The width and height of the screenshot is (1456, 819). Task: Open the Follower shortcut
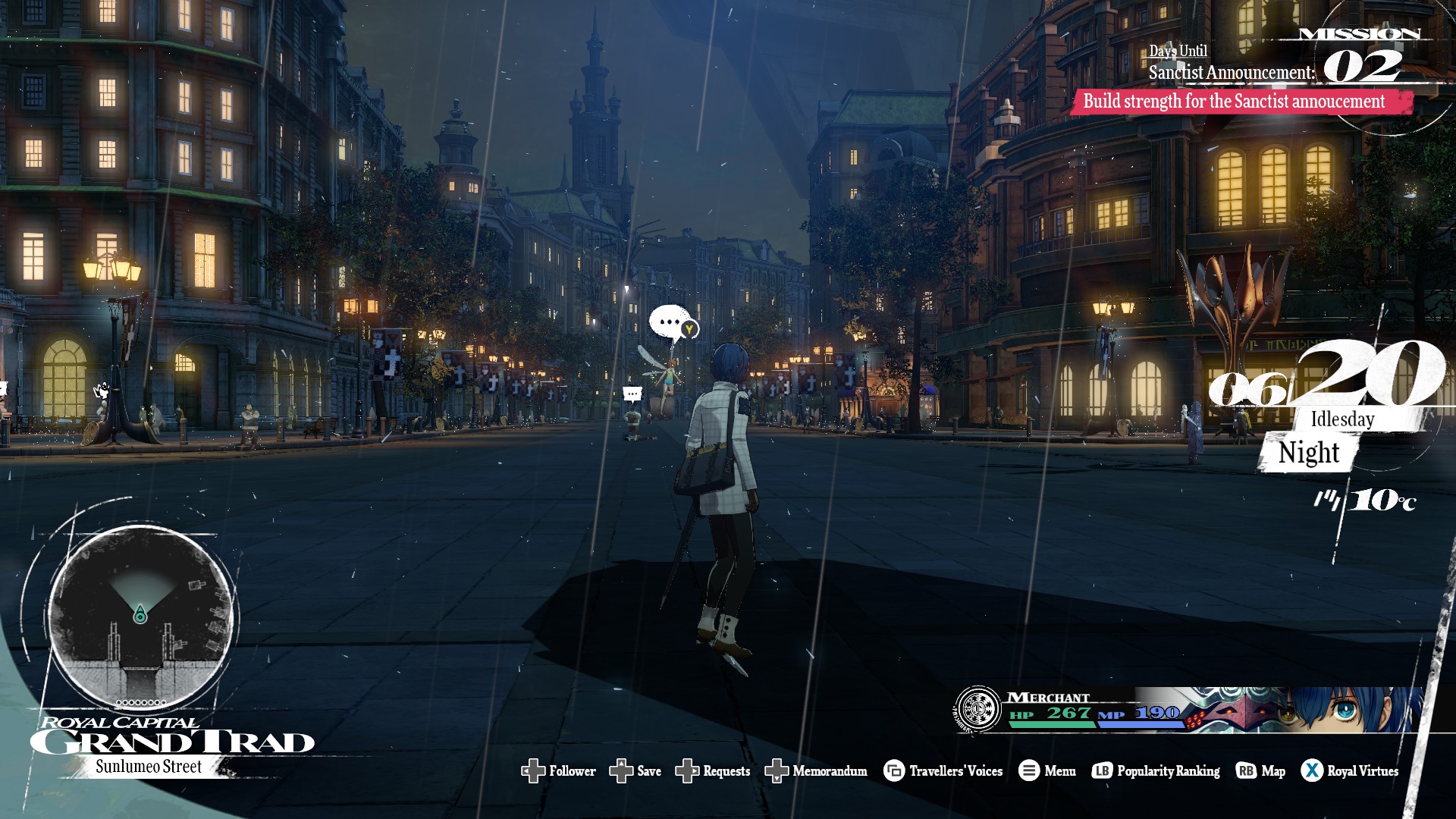(x=559, y=771)
